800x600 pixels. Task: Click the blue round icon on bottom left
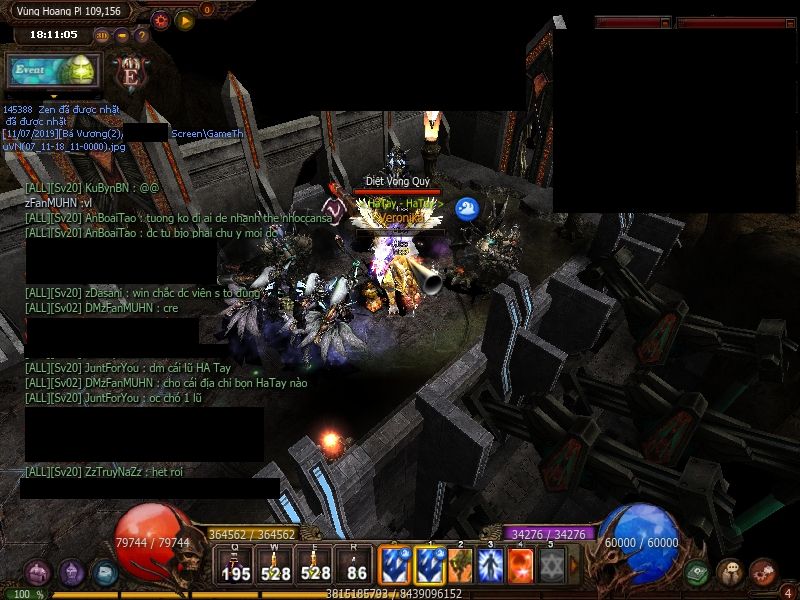tap(104, 573)
